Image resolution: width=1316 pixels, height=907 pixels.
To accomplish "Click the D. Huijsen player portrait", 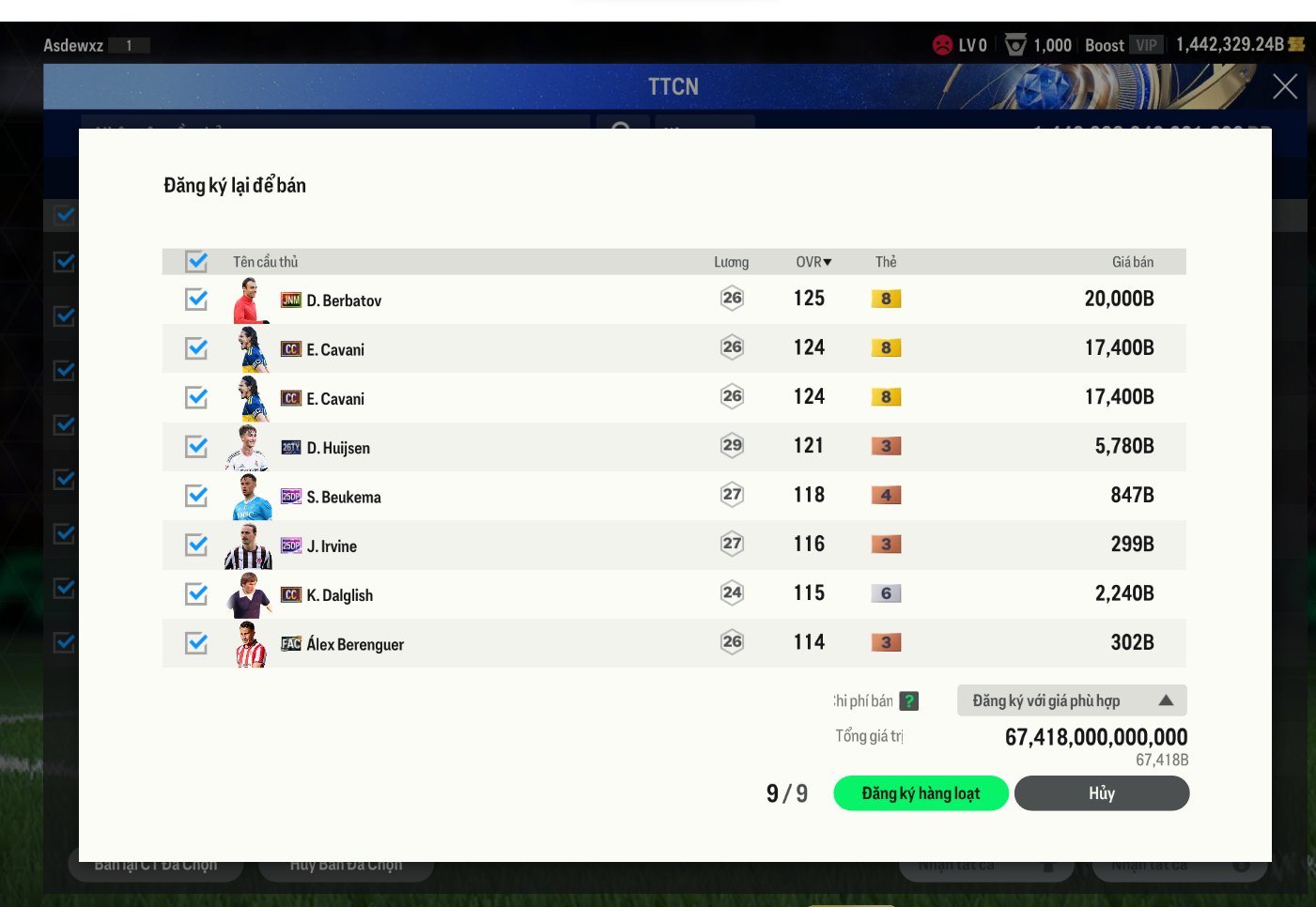I will tap(248, 448).
